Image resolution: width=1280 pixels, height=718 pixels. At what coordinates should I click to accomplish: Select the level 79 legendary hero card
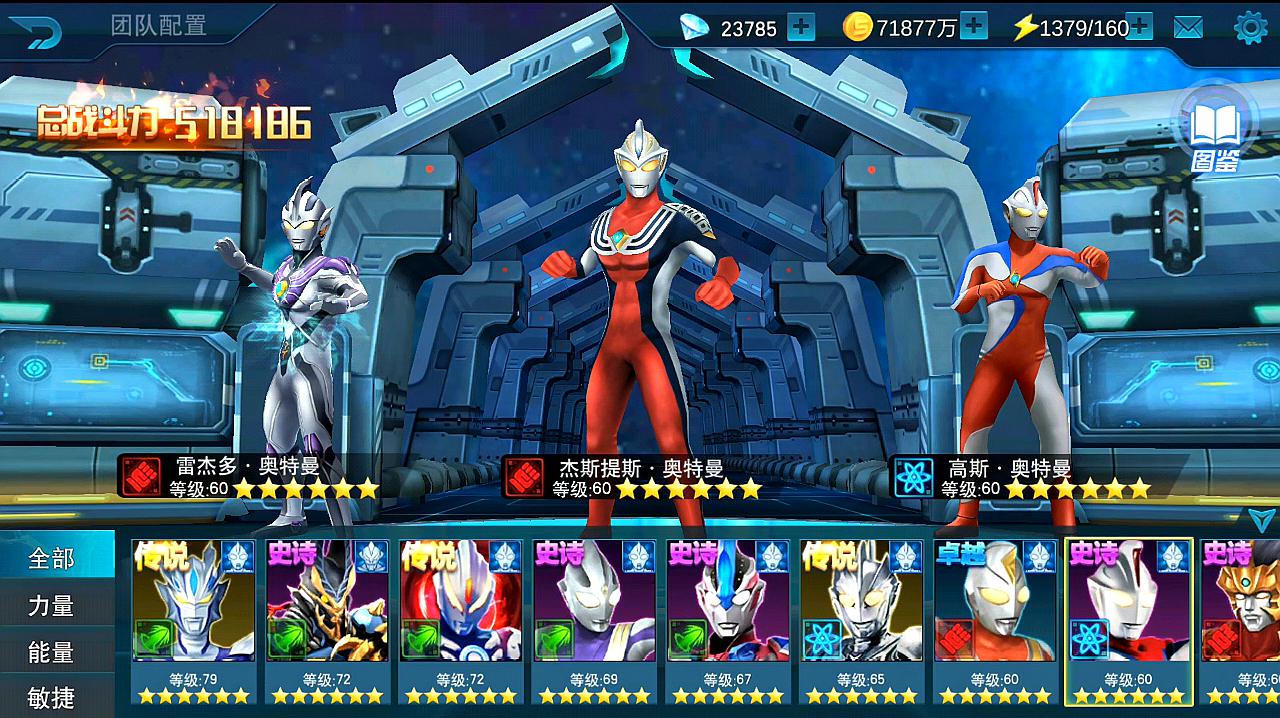[193, 620]
